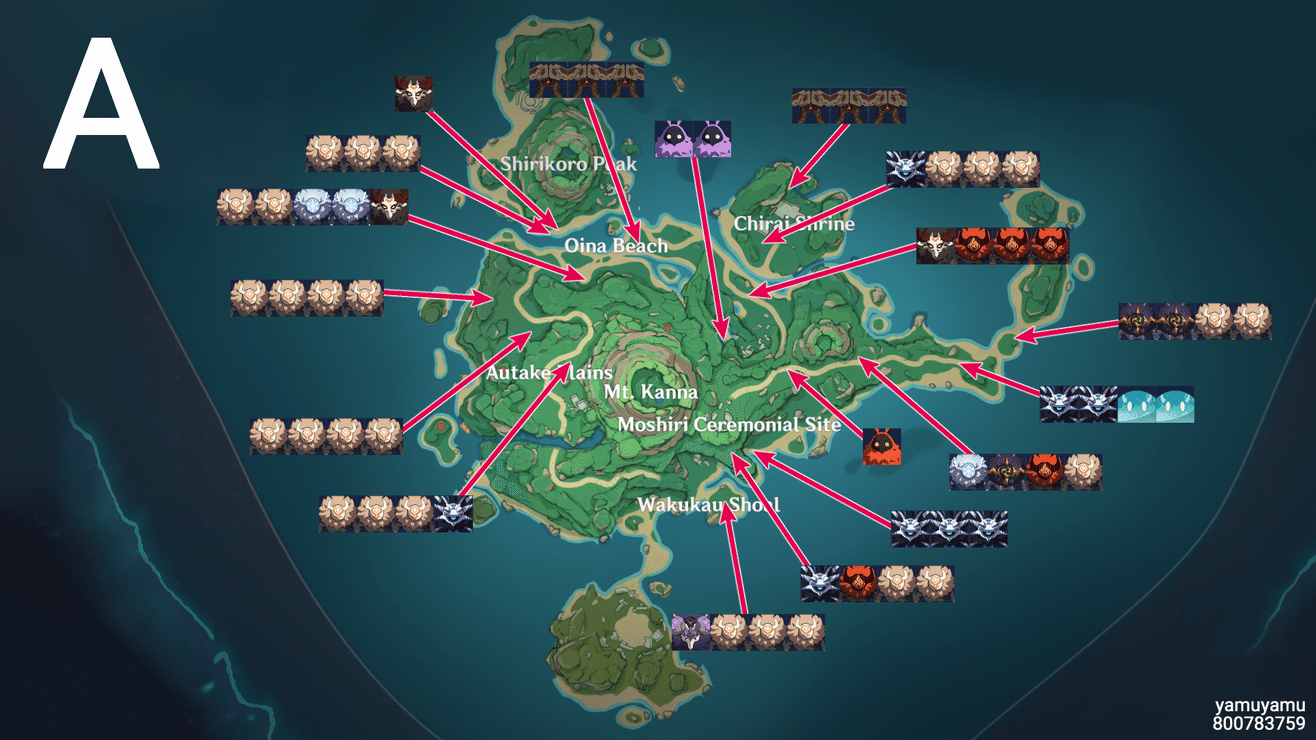Screen dimensions: 1316x740
Task: Click the dark enemy group icon at top center
Action: coord(585,80)
